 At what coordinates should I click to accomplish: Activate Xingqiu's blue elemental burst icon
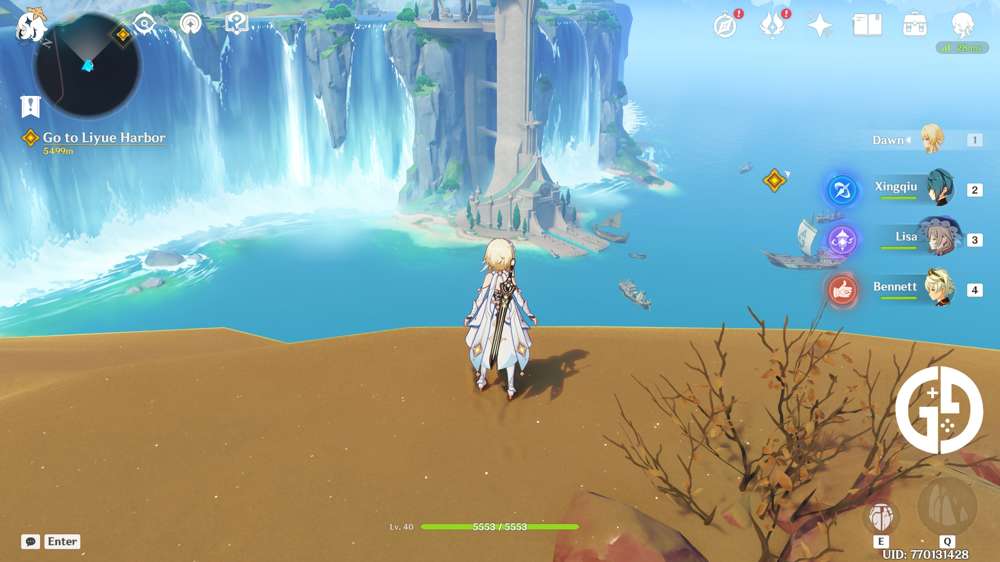pyautogui.click(x=842, y=190)
